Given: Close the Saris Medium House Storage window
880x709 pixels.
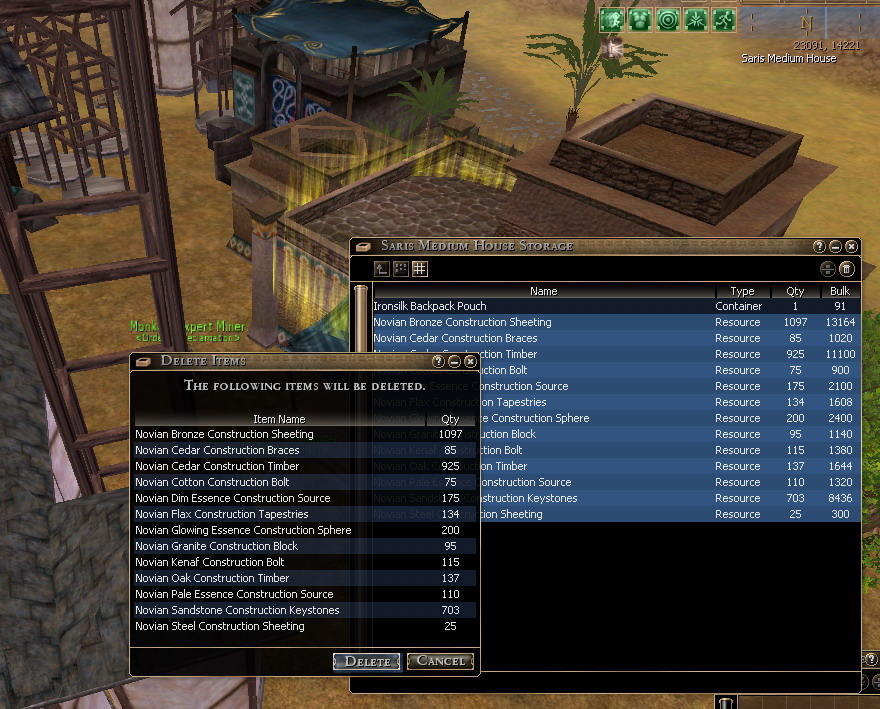Looking at the screenshot, I should click(x=851, y=246).
